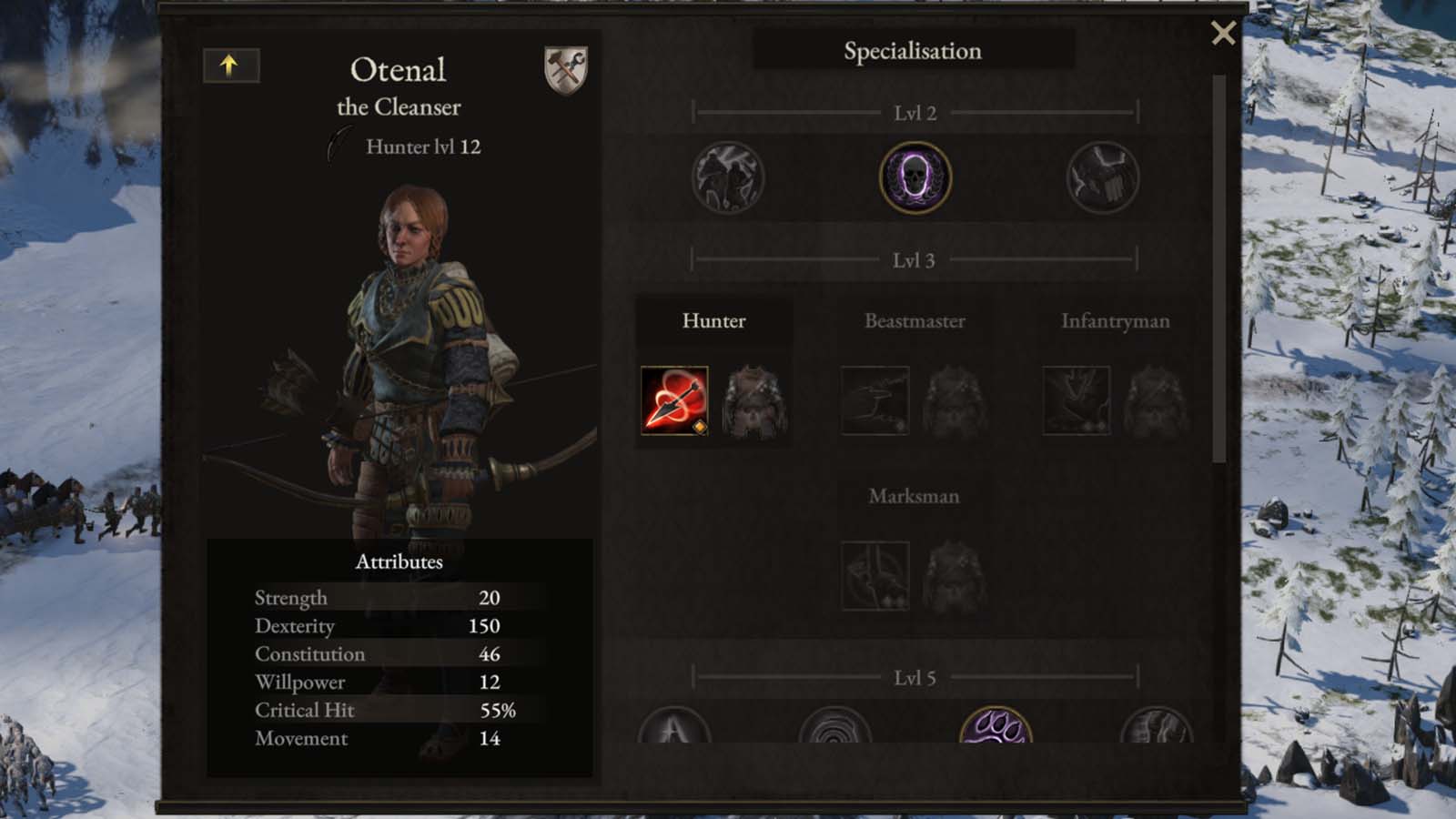
Task: Select the gauntlet icon in Lvl 2 row
Action: pyautogui.click(x=1102, y=178)
